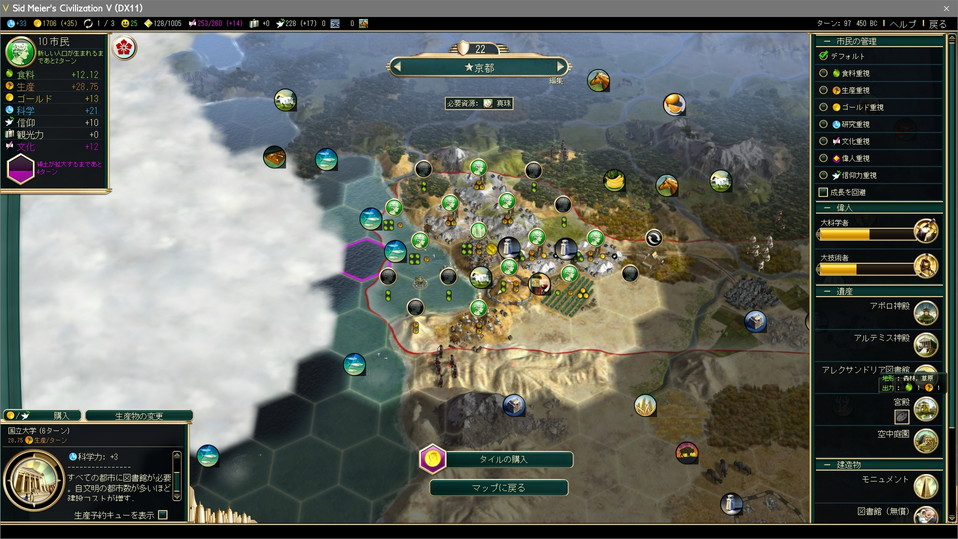Select the 偉人重視 (great person focus) option
Image resolution: width=958 pixels, height=539 pixels.
click(823, 158)
